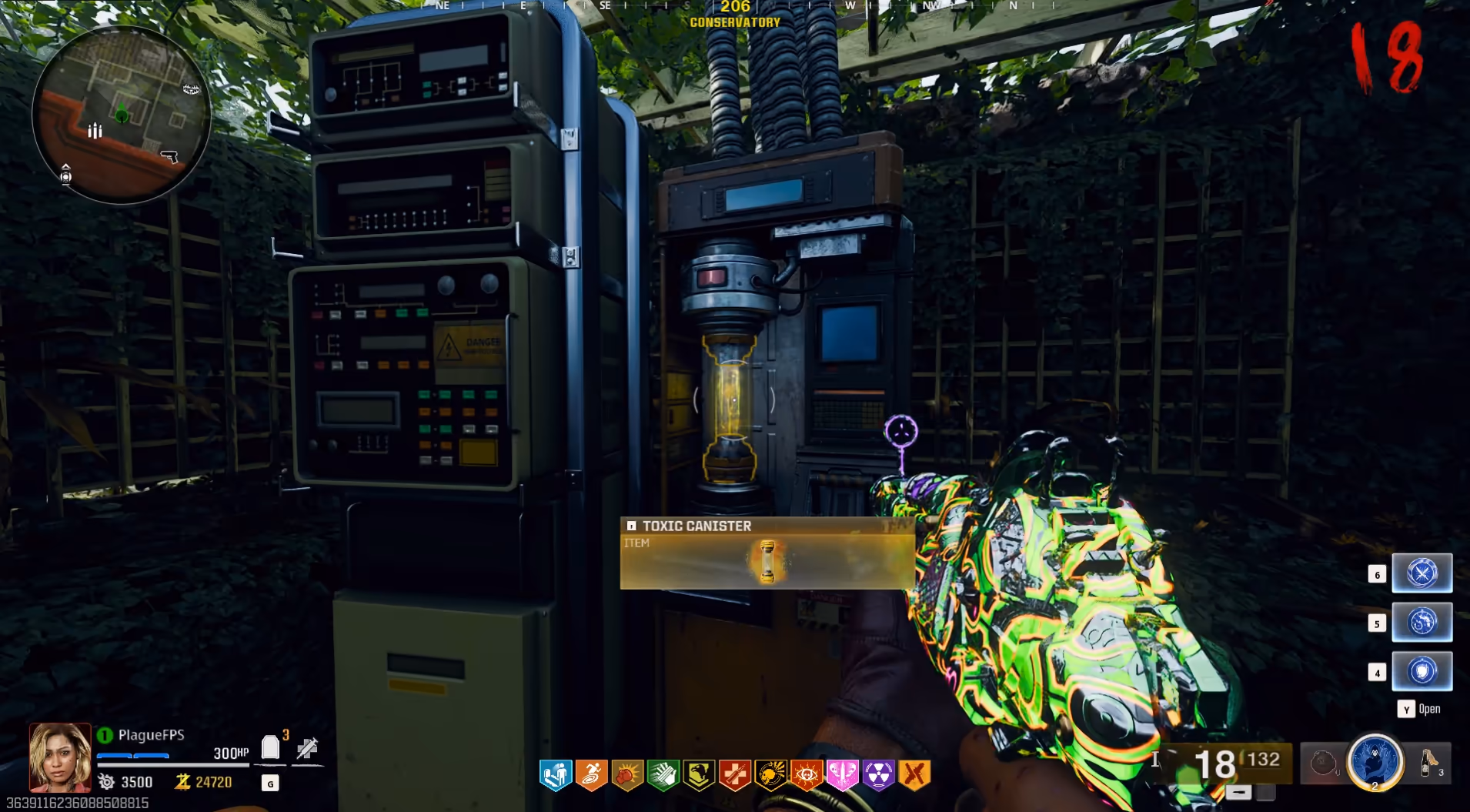Select the green hand perk icon
The width and height of the screenshot is (1470, 812).
coord(663,775)
